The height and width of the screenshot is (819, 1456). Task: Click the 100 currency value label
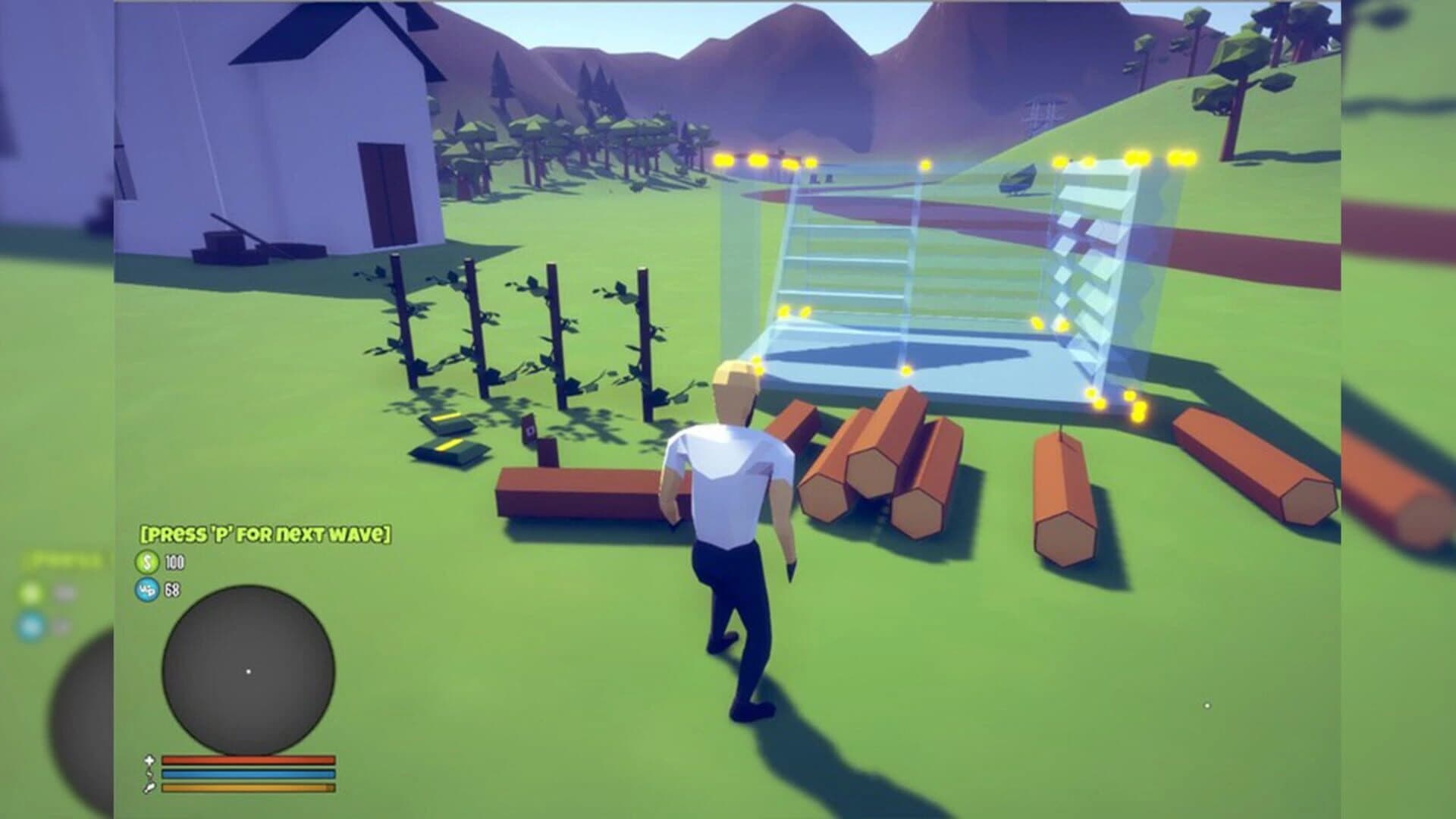click(x=174, y=563)
